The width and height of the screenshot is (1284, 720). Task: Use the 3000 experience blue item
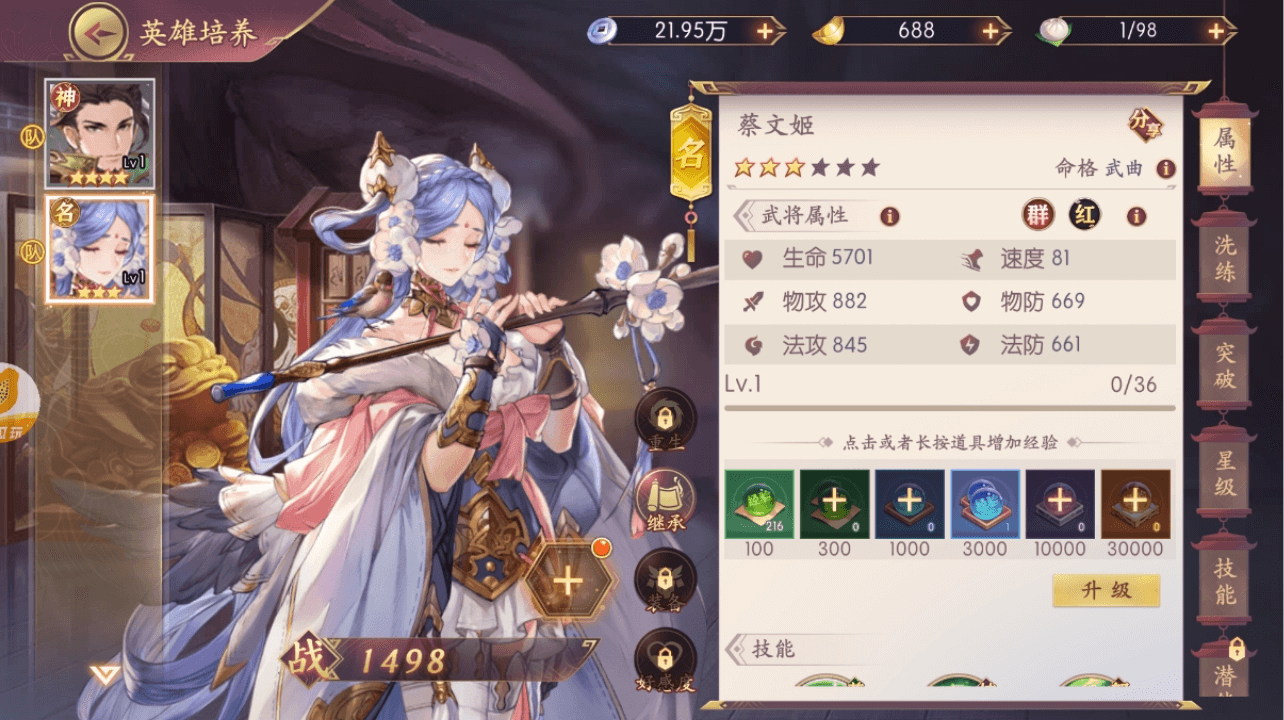985,504
